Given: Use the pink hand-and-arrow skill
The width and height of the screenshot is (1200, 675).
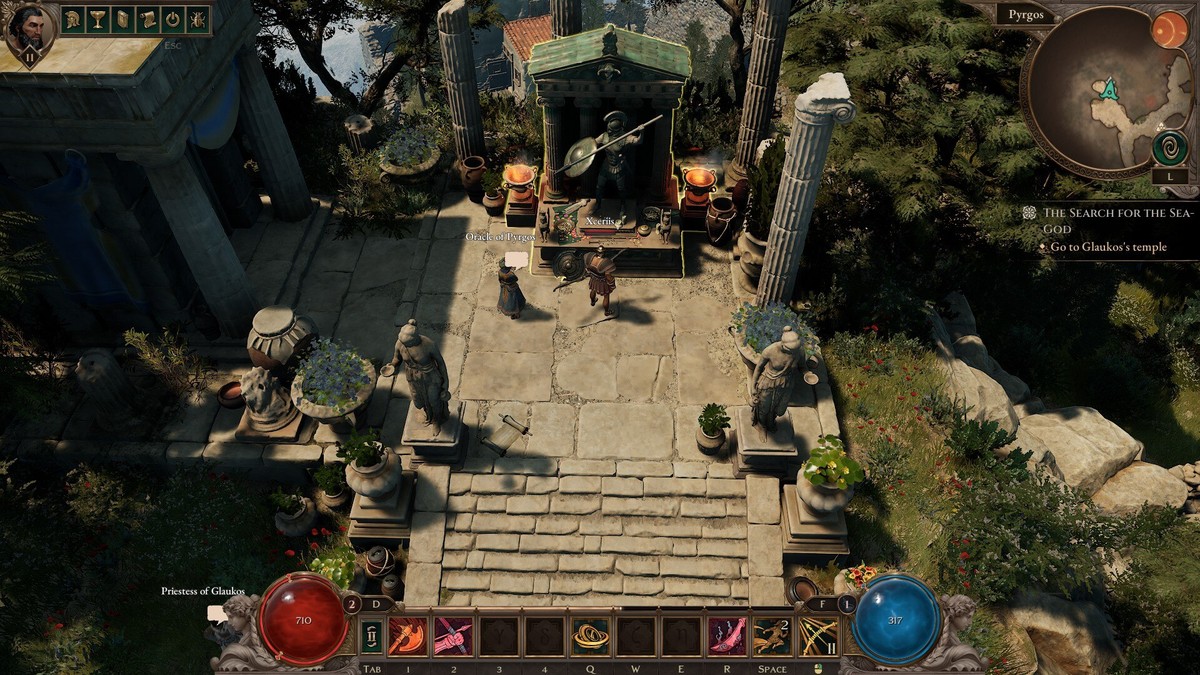Looking at the screenshot, I should (x=452, y=637).
